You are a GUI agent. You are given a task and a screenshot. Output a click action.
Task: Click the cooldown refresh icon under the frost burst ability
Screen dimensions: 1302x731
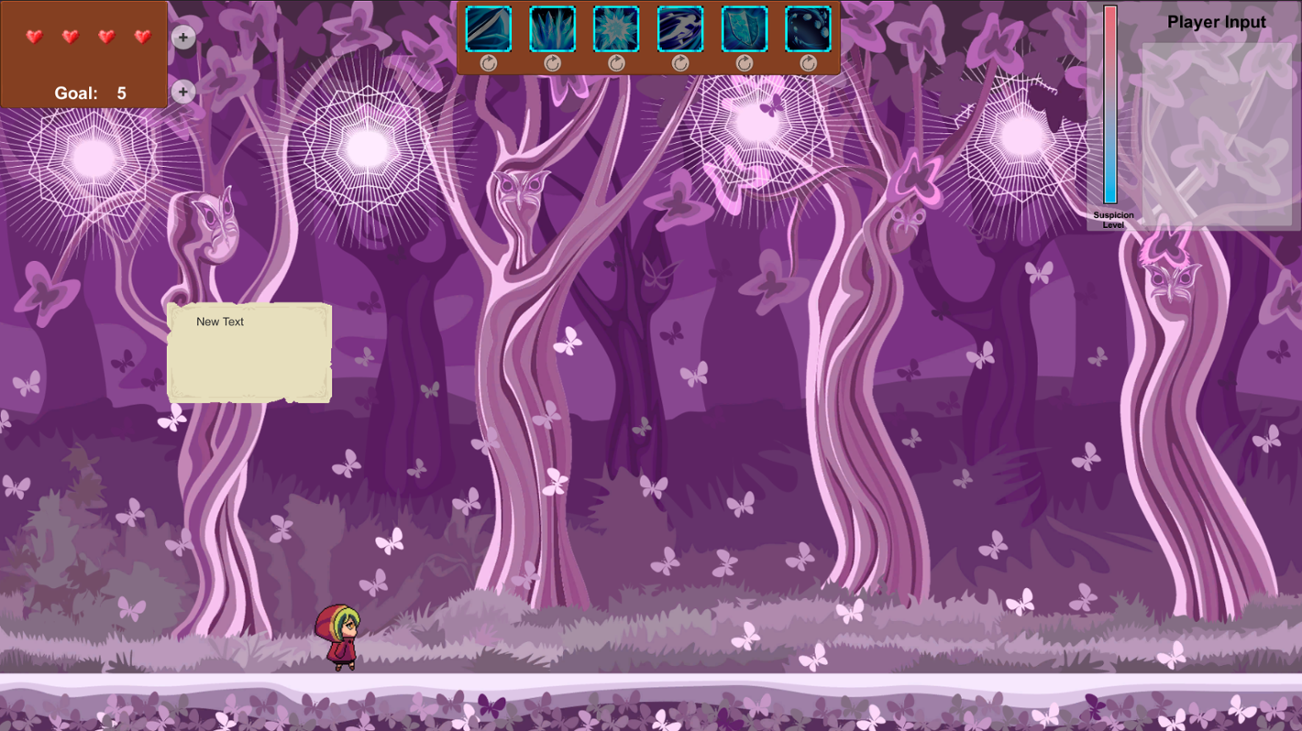pyautogui.click(x=615, y=62)
